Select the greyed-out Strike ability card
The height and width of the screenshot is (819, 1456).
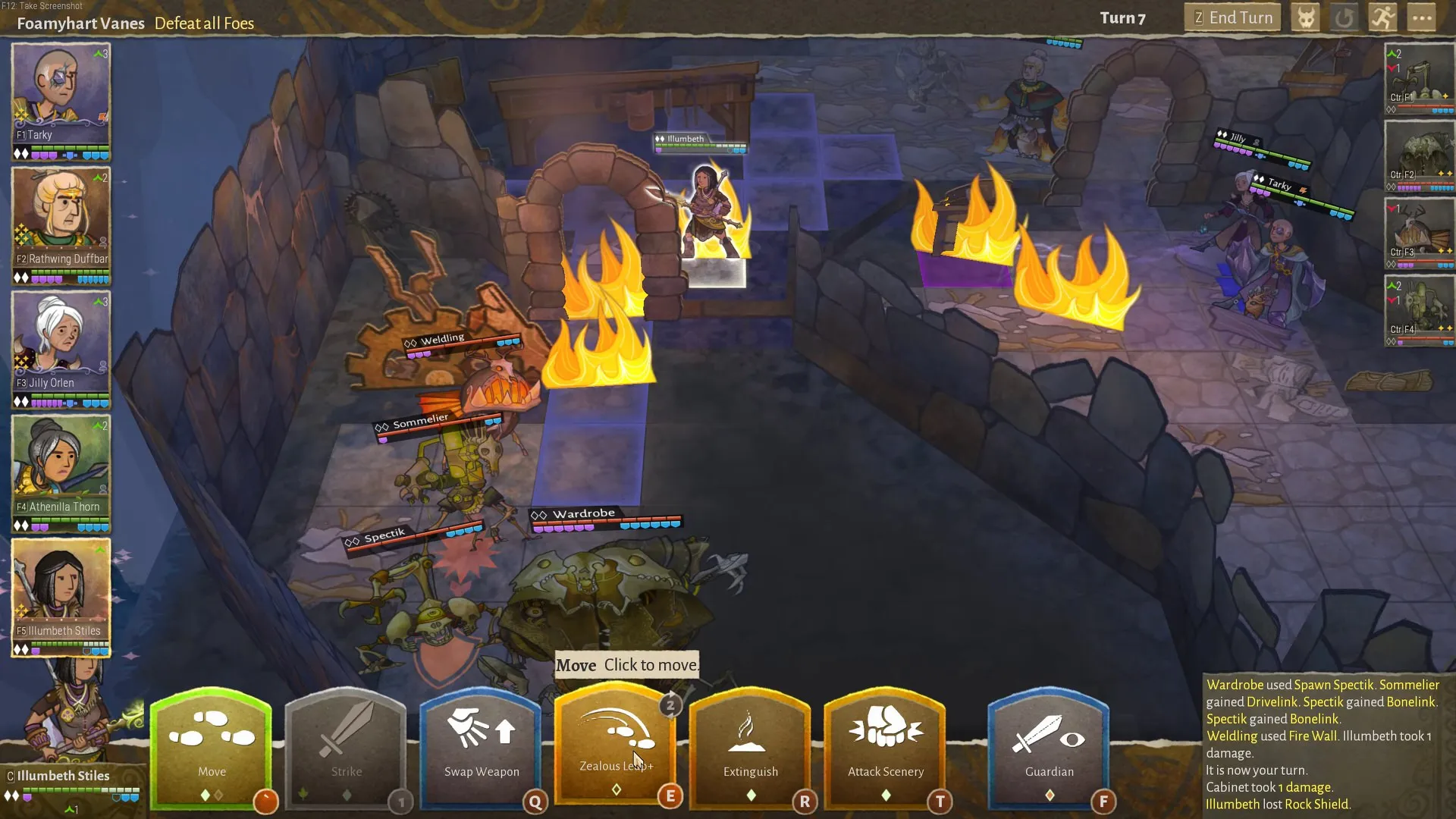click(x=347, y=747)
